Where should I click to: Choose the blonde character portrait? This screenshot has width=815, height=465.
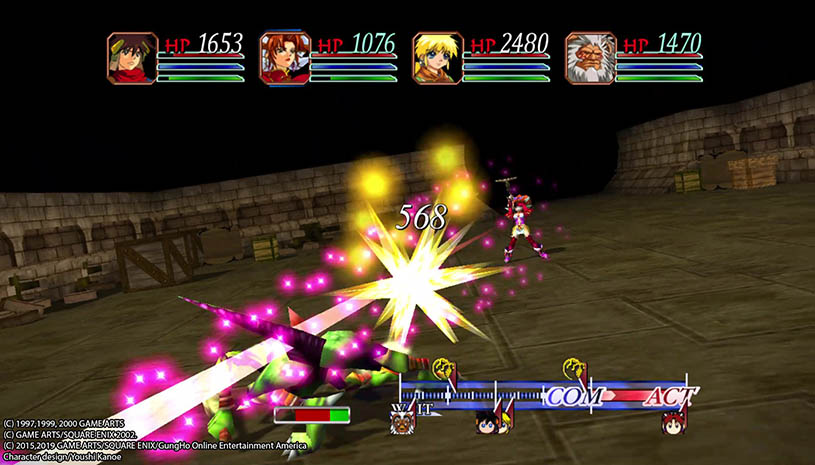pyautogui.click(x=437, y=58)
